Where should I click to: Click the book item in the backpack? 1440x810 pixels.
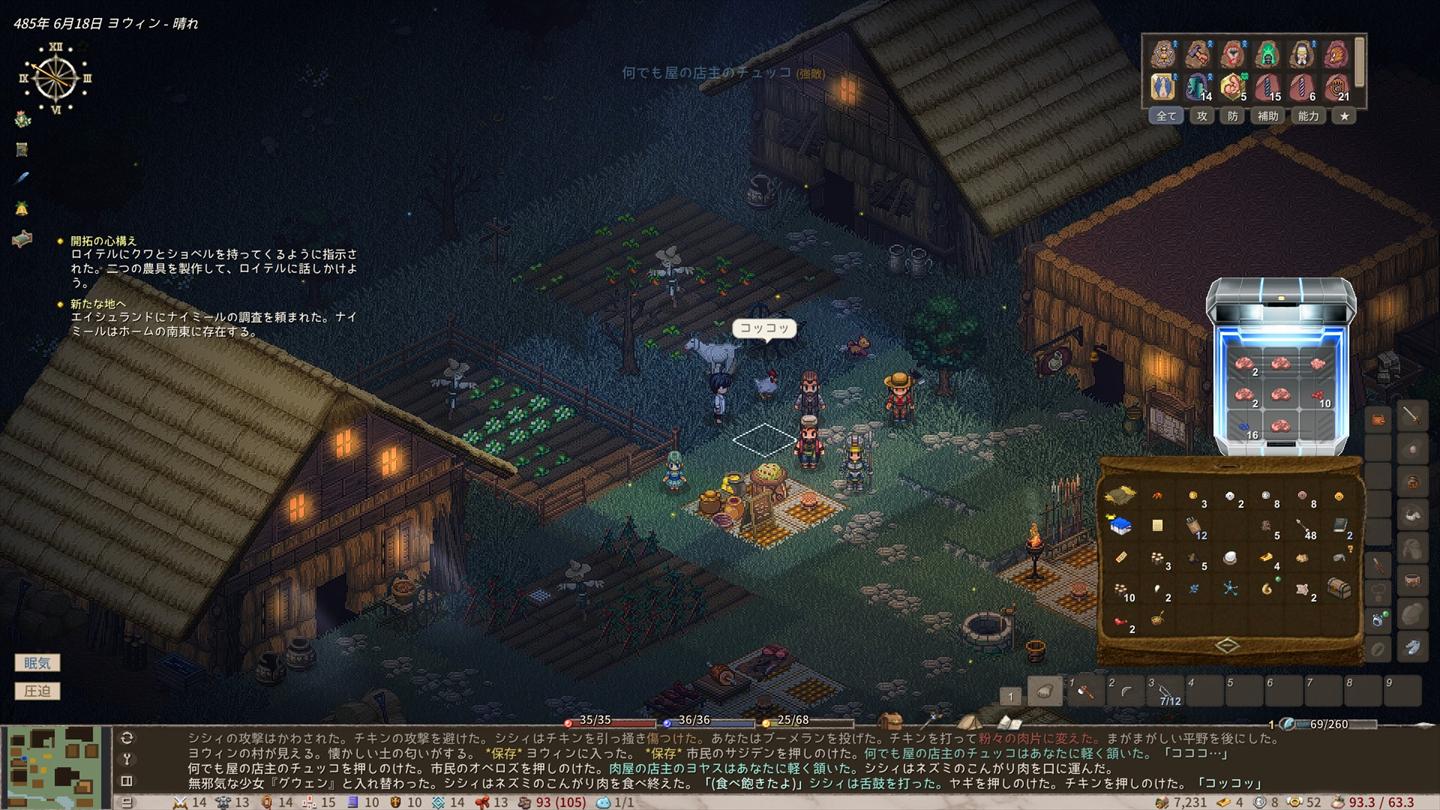(x=1339, y=525)
